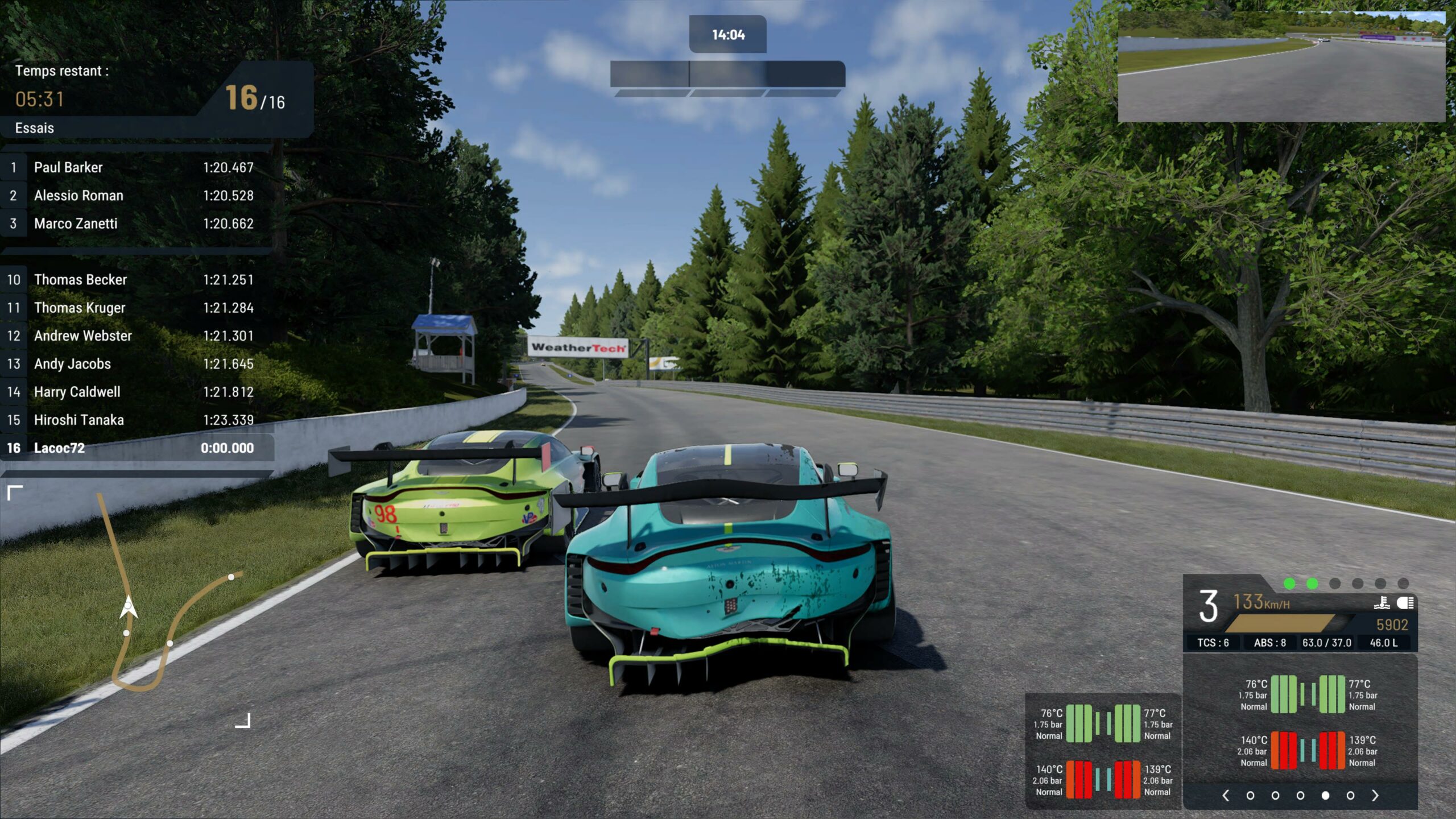Select the filled page indicator dot
Viewport: 1456px width, 819px height.
(1325, 796)
